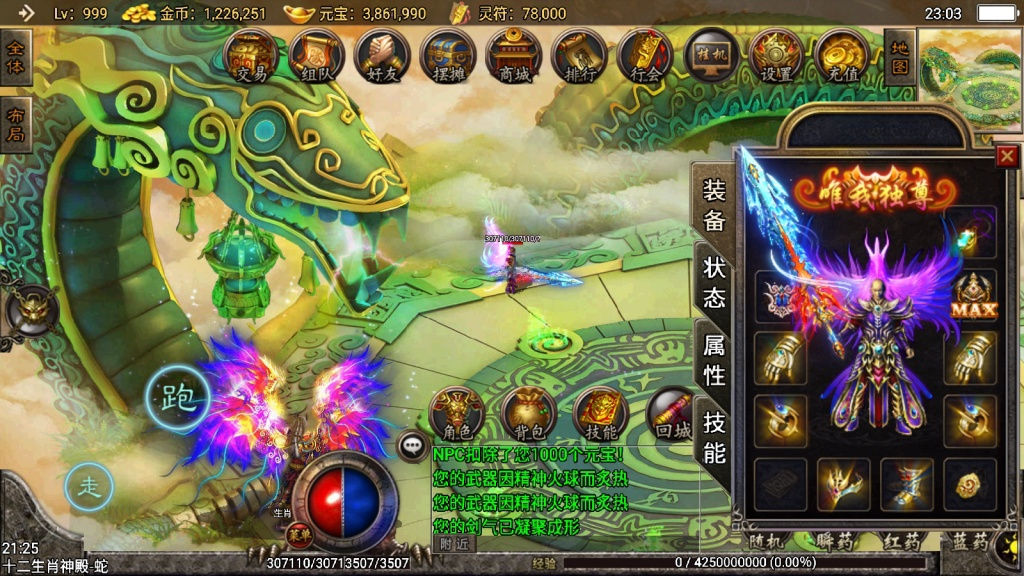Open the 充值 recharge screen

point(842,56)
